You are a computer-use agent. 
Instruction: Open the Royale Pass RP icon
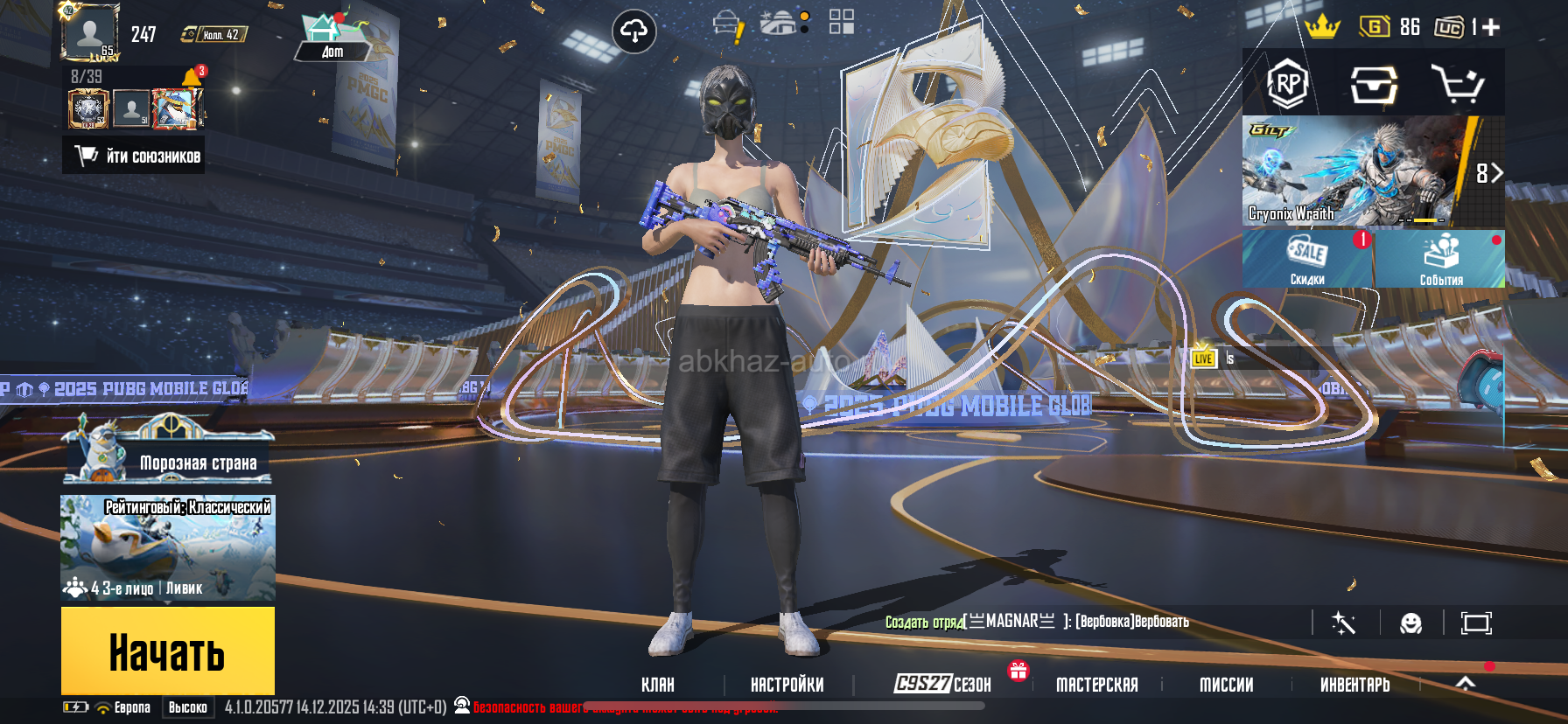[x=1287, y=84]
